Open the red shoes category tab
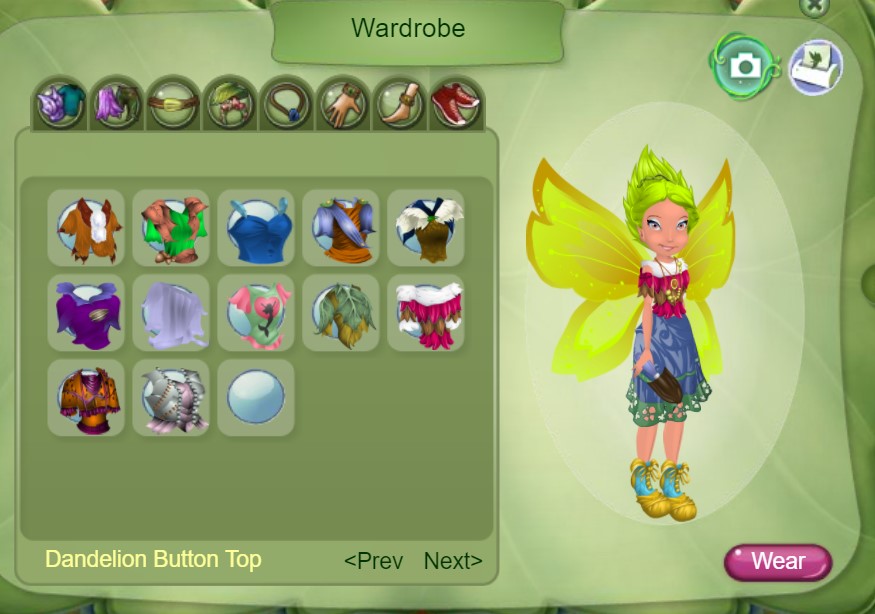 click(456, 104)
